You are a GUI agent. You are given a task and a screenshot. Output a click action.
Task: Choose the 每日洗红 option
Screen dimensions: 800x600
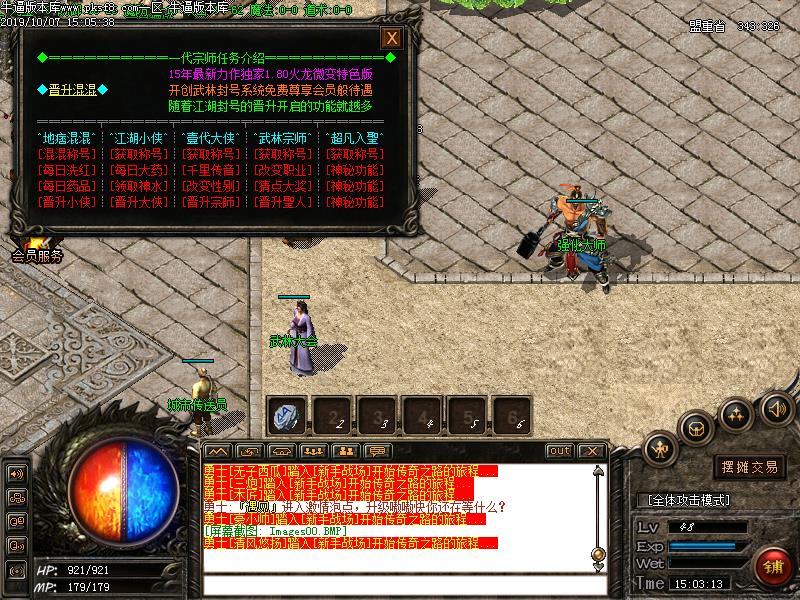tap(66, 170)
